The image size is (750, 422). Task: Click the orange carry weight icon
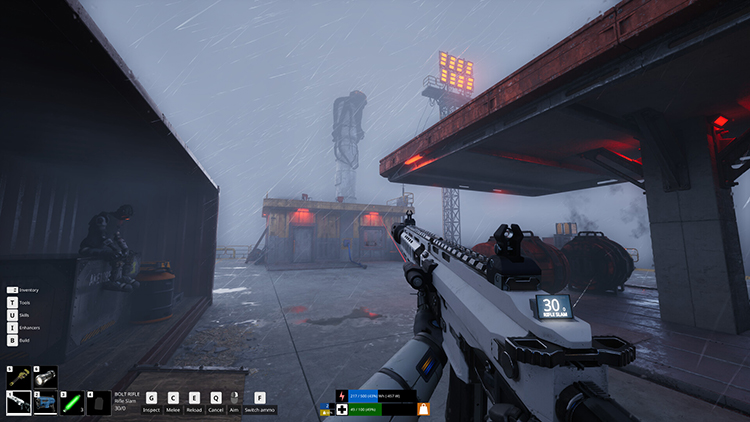(x=424, y=409)
